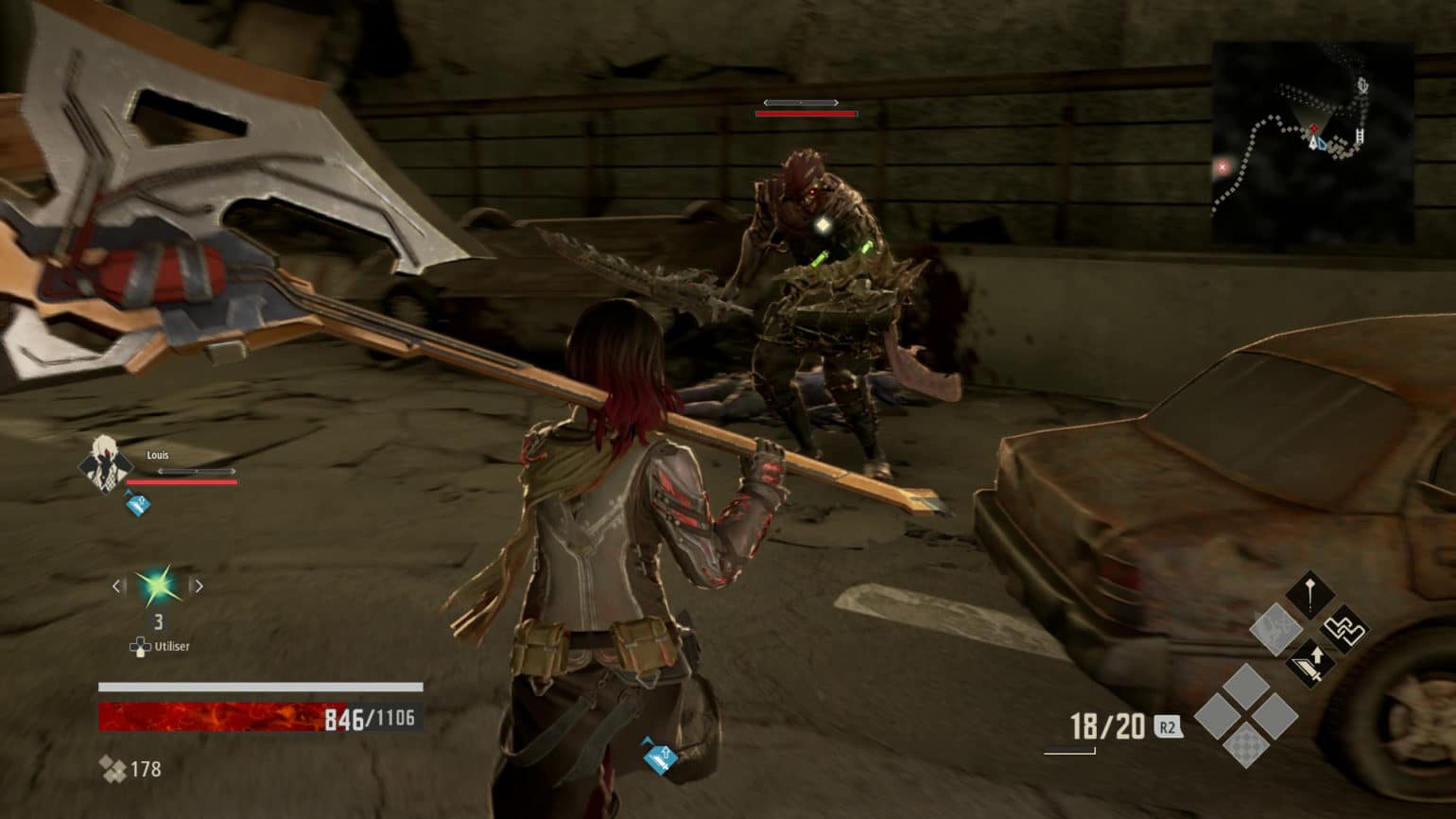Click the blue sword buff icon under Louis
1456x819 pixels.
[x=138, y=504]
